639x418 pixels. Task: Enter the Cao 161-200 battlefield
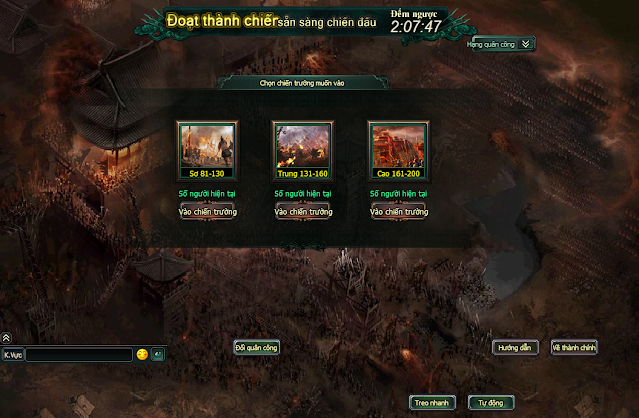pyautogui.click(x=398, y=212)
